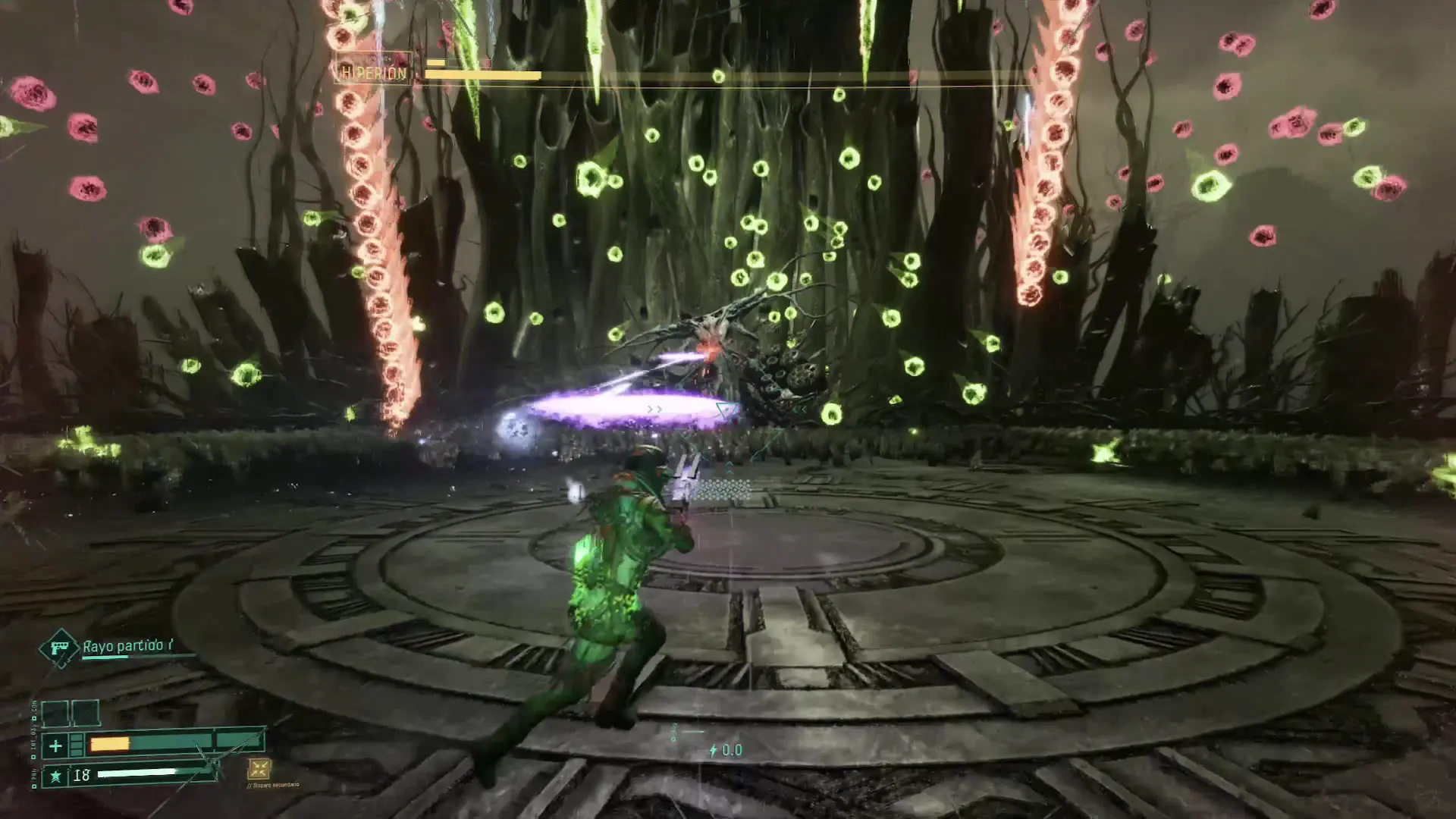Click the health plus-sign icon
The height and width of the screenshot is (819, 1456).
coord(55,746)
